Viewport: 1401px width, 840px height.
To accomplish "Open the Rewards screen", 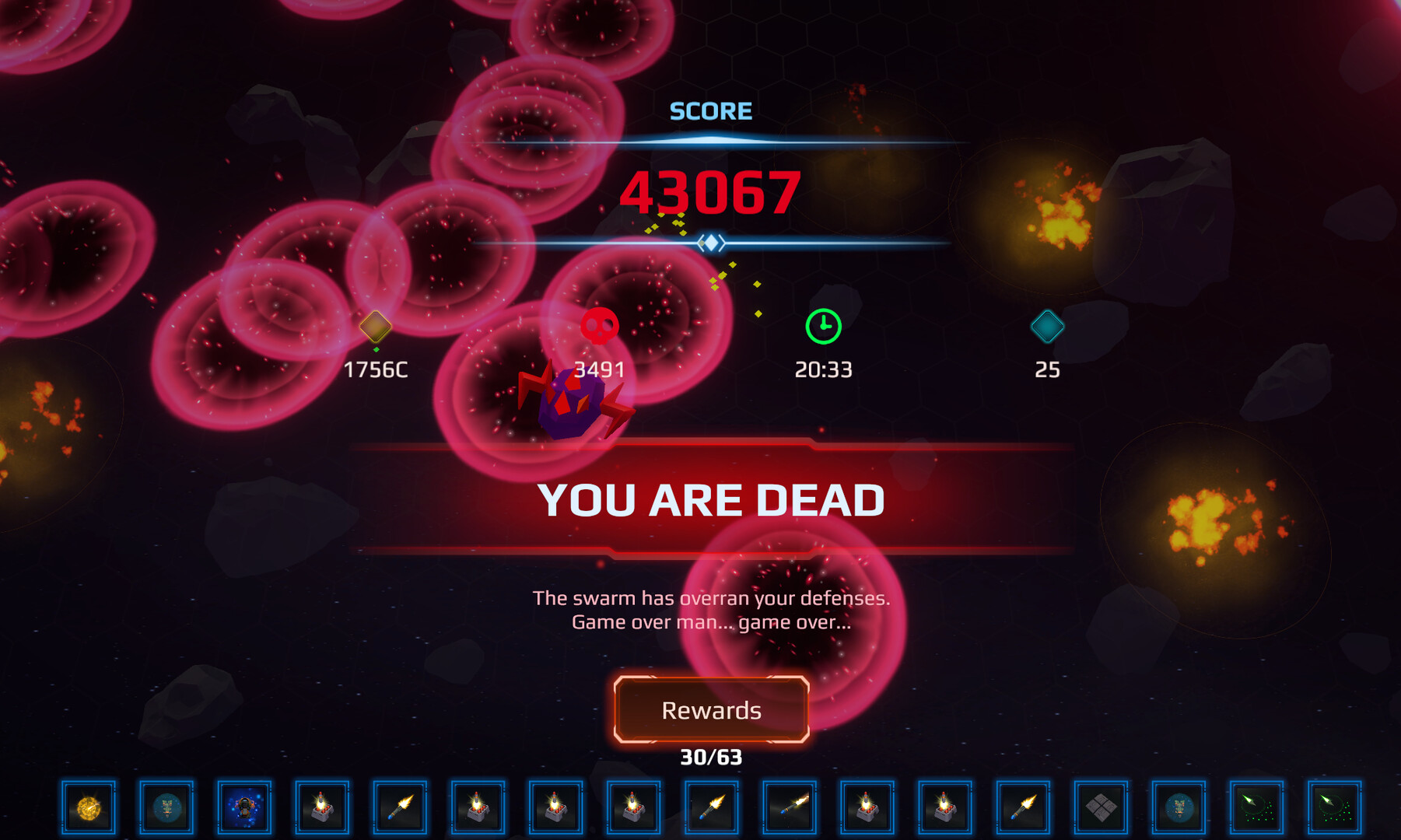I will [711, 710].
